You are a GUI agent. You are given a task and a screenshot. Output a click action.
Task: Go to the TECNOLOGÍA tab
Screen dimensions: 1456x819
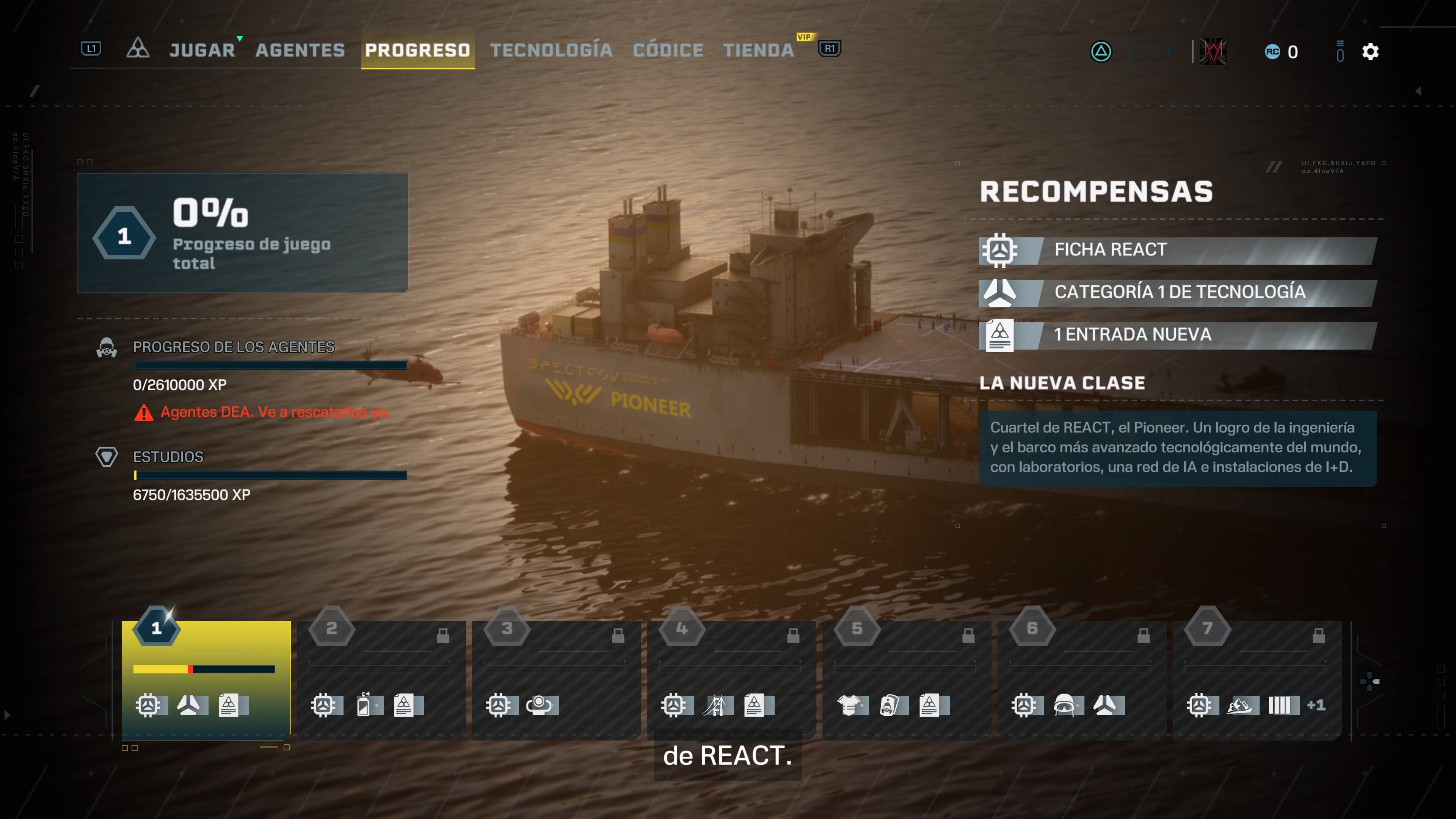(551, 50)
